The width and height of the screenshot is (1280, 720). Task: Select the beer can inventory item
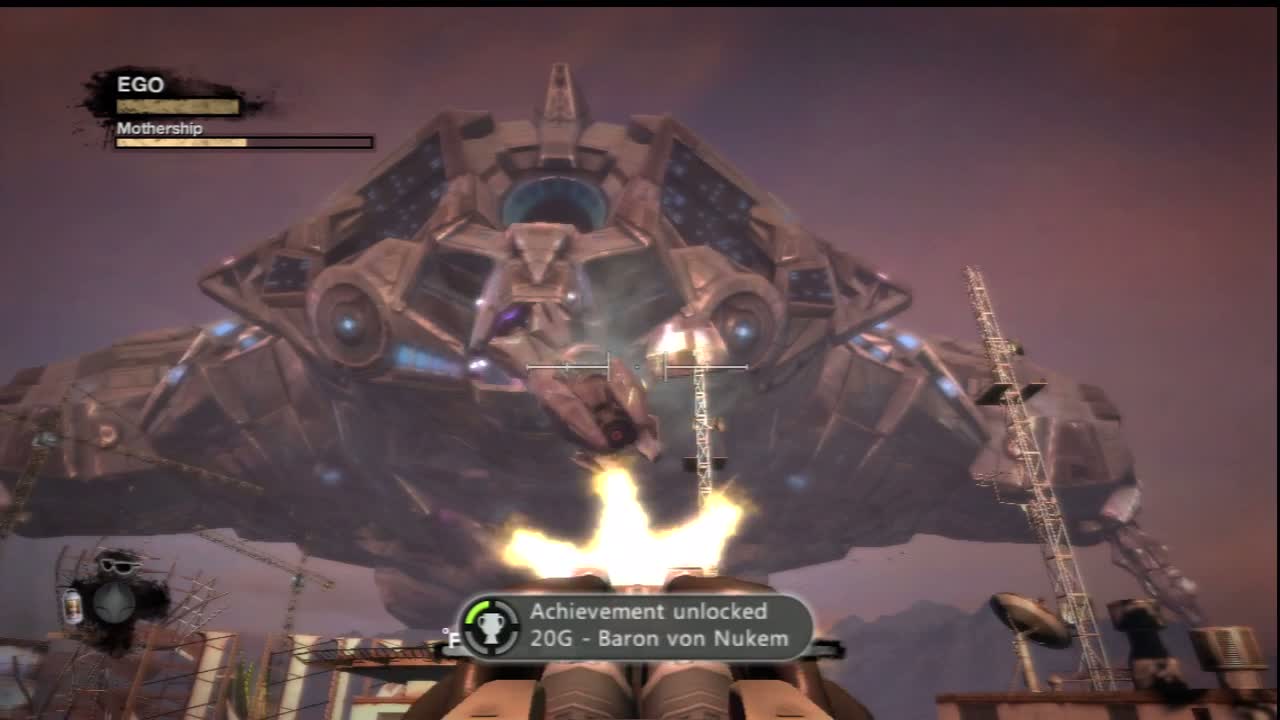(x=73, y=606)
